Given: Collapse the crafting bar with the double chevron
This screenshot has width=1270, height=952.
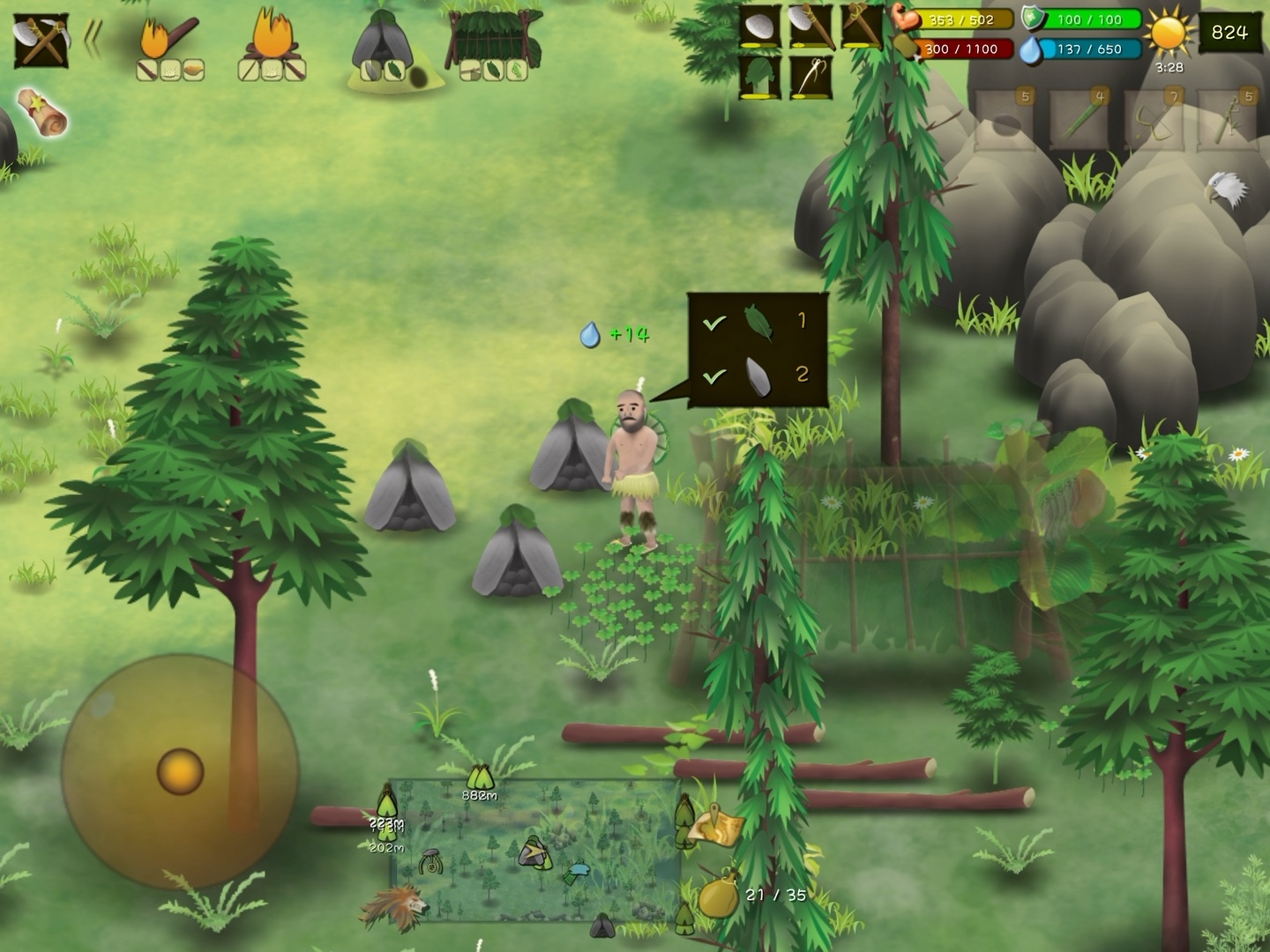Looking at the screenshot, I should click(92, 39).
